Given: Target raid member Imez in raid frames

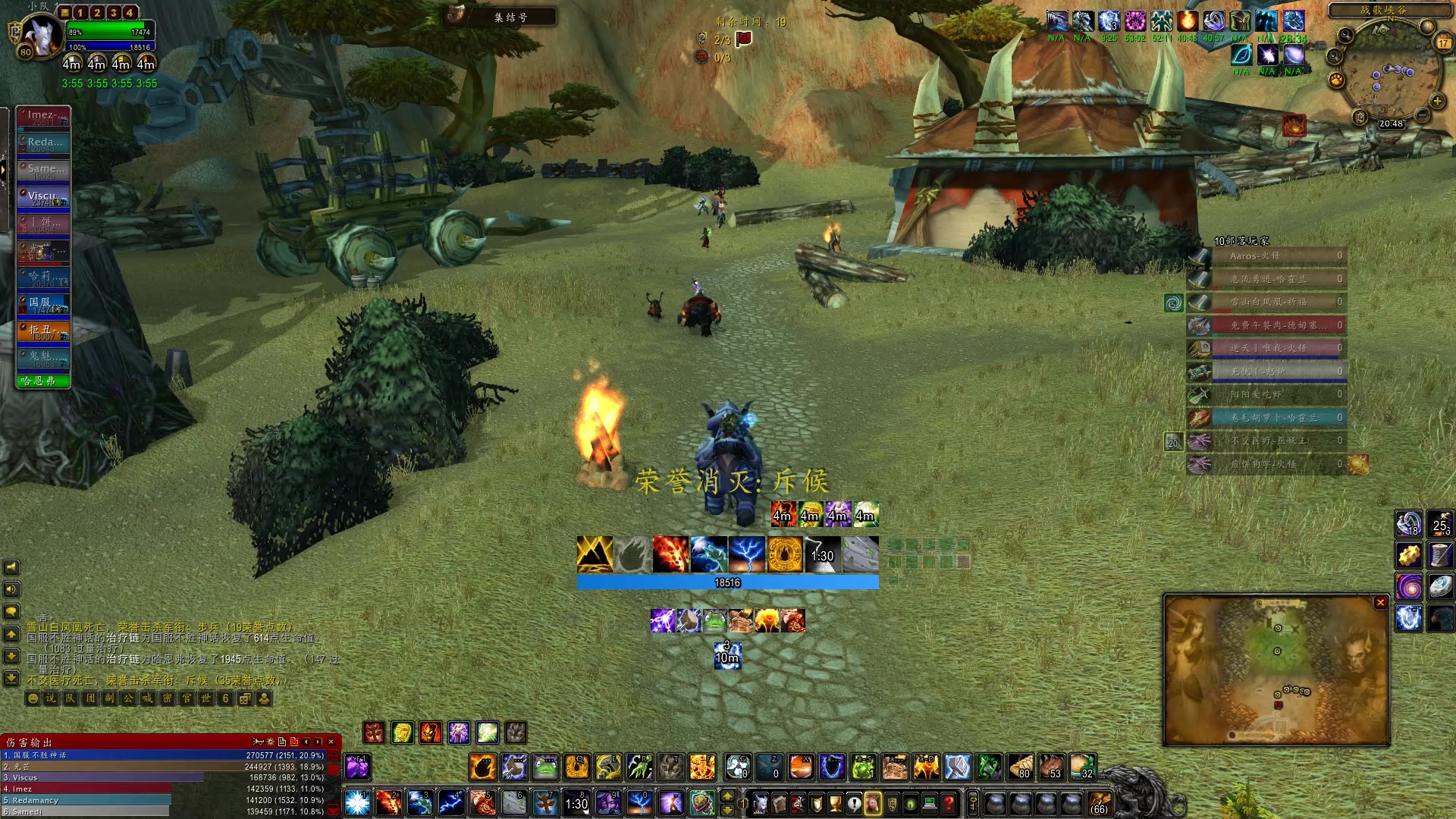Looking at the screenshot, I should 44,116.
